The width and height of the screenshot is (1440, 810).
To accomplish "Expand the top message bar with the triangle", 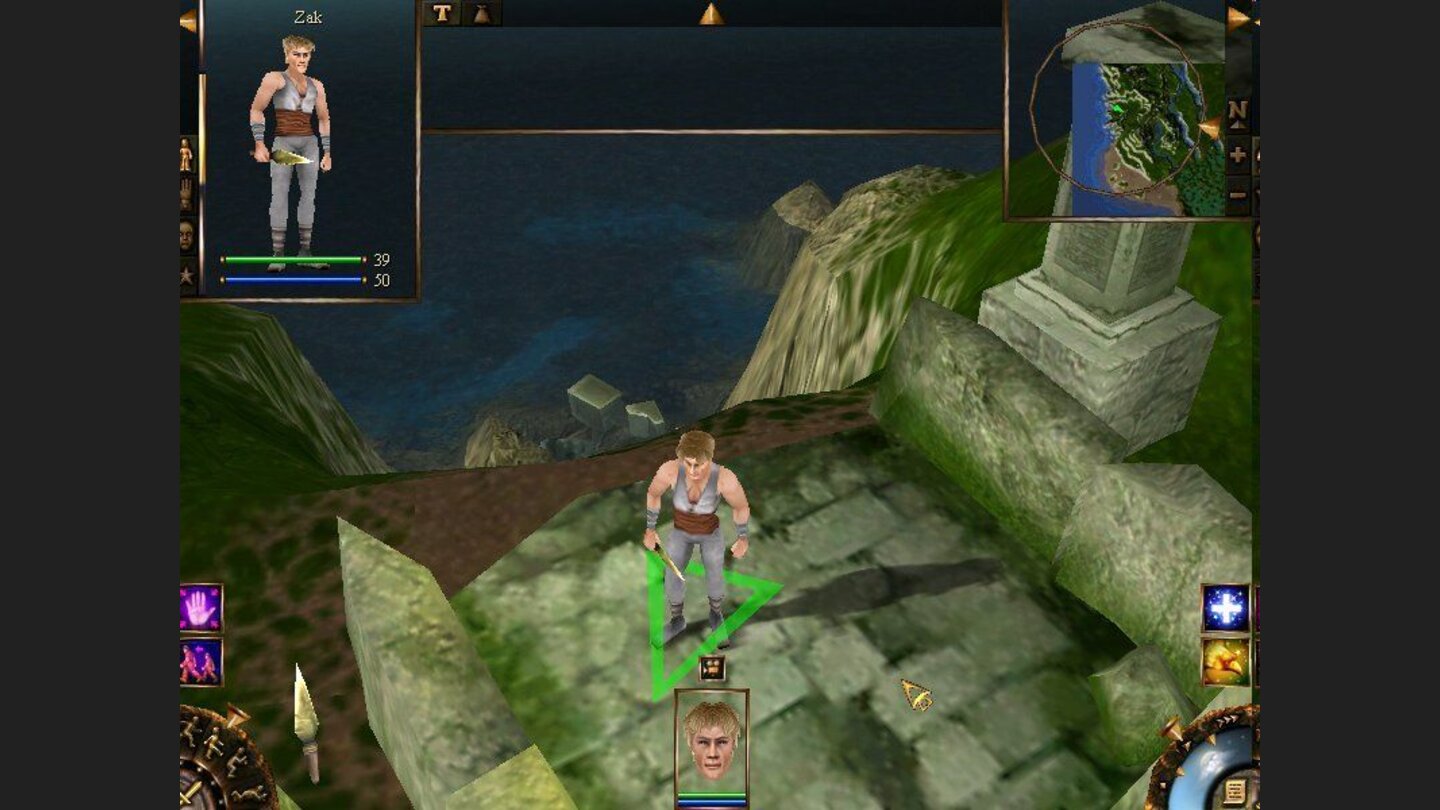I will click(713, 13).
